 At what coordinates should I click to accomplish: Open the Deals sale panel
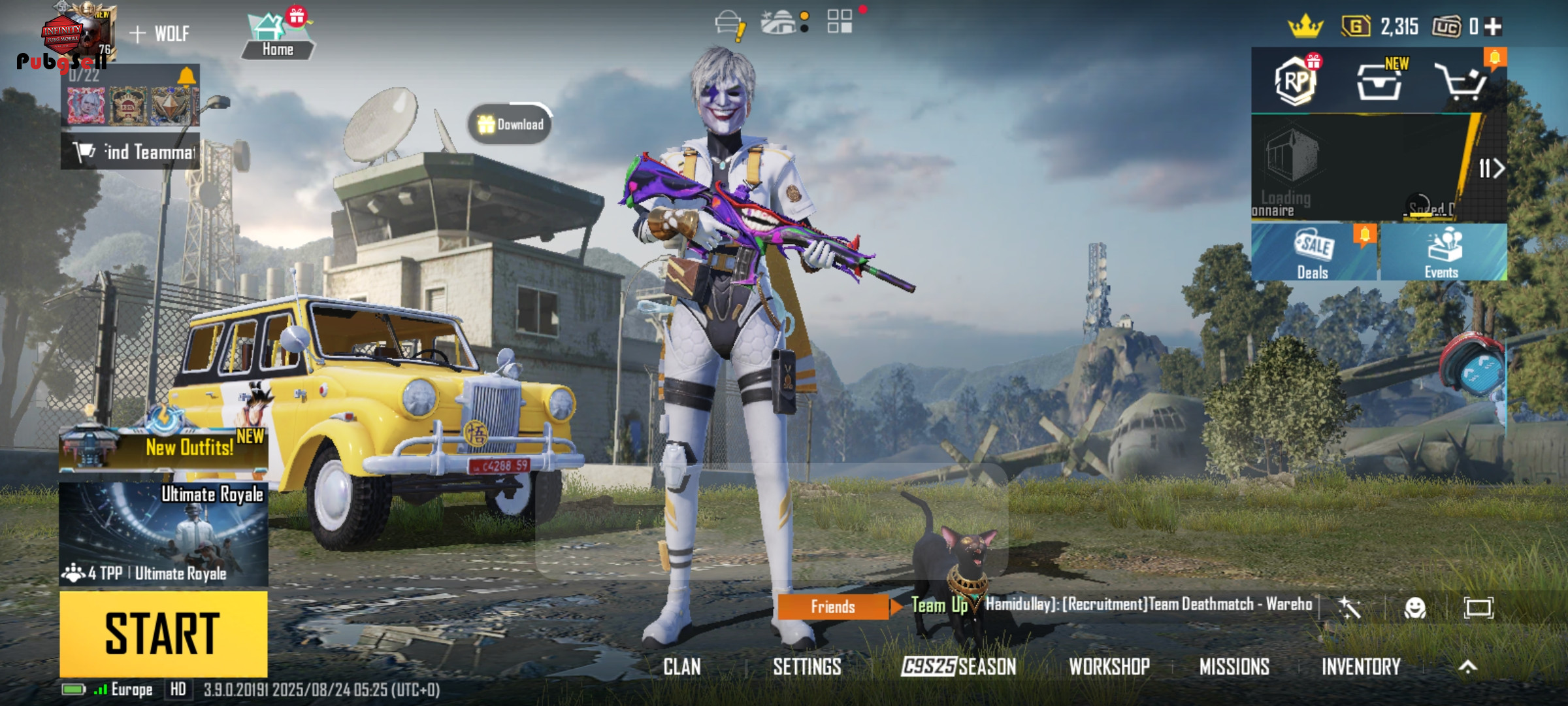click(x=1313, y=253)
